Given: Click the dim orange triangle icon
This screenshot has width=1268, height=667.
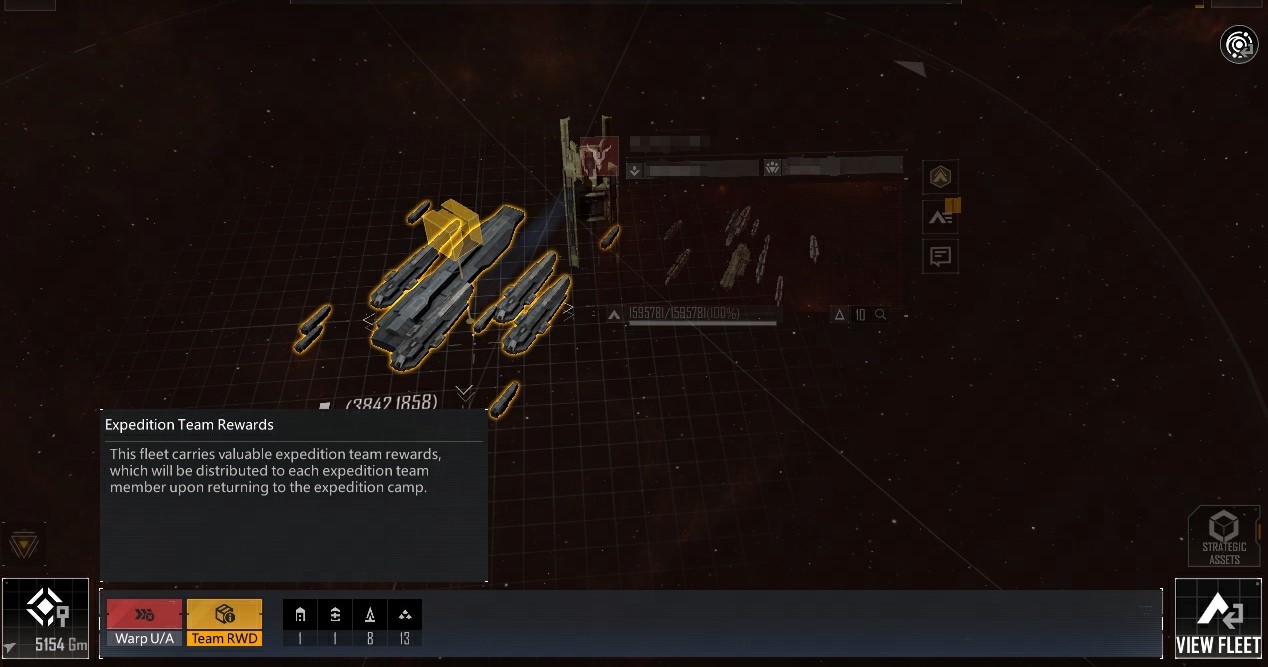Looking at the screenshot, I should tap(22, 546).
